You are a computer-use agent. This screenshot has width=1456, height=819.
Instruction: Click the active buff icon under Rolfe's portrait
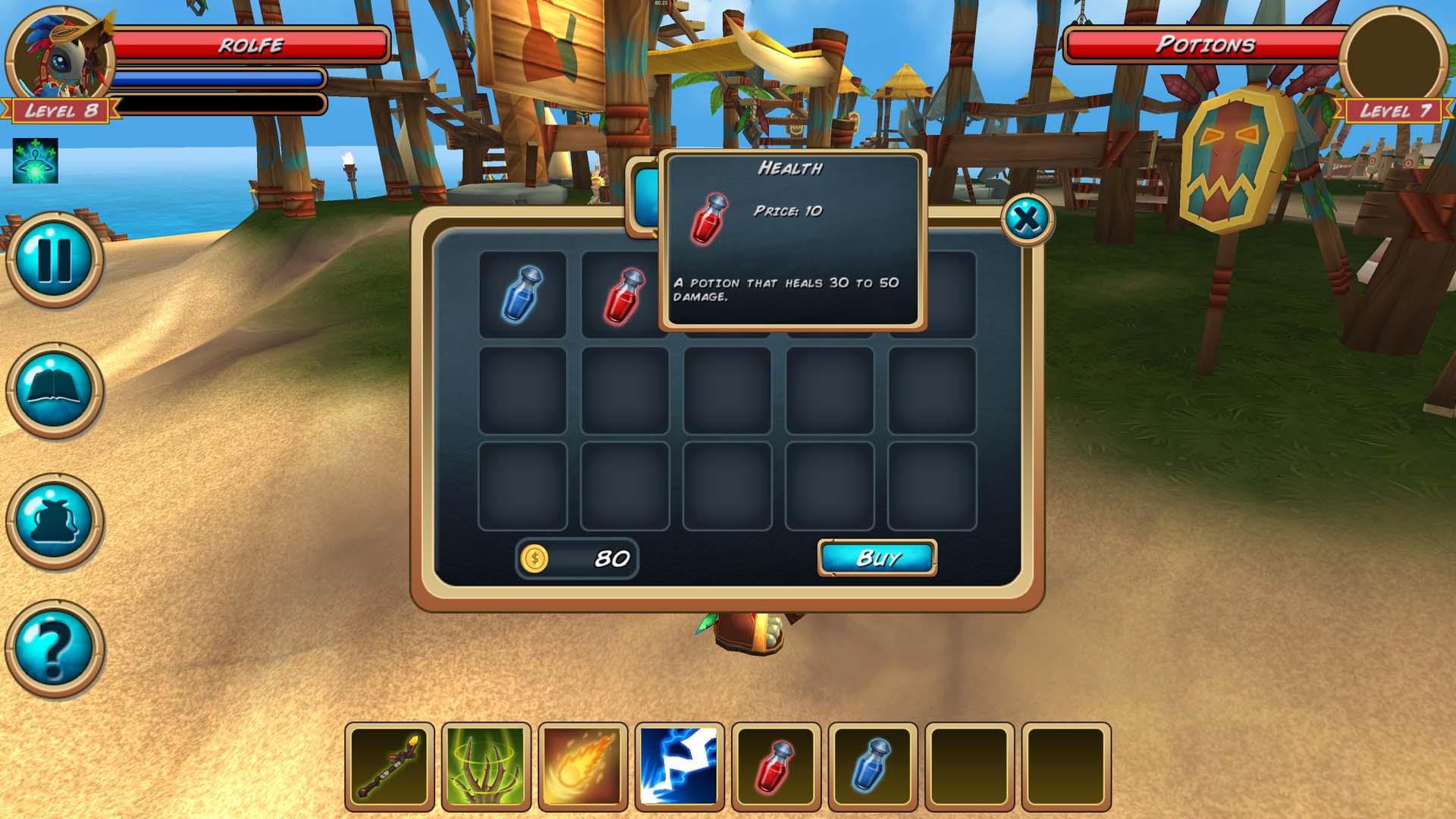[x=36, y=162]
